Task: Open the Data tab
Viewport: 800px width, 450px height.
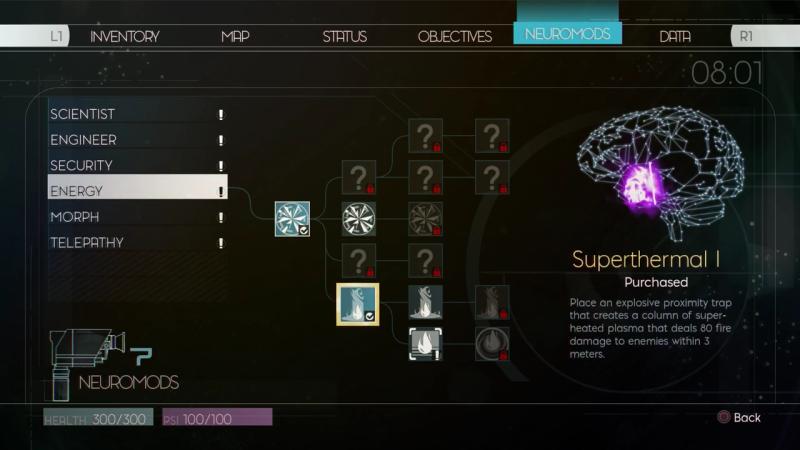Action: [x=675, y=36]
